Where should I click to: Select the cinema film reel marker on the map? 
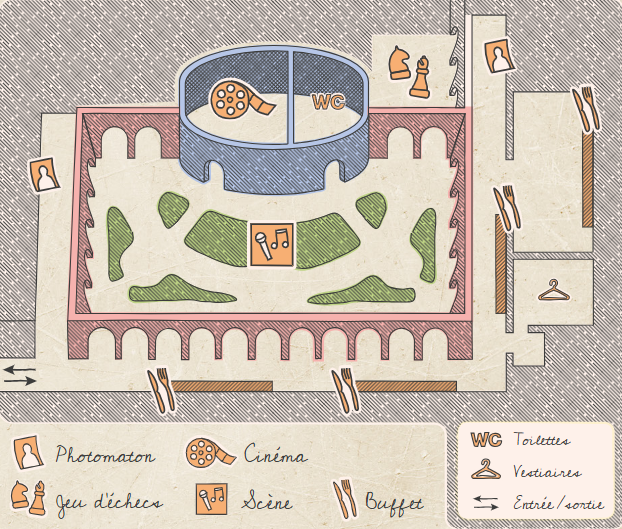(239, 98)
